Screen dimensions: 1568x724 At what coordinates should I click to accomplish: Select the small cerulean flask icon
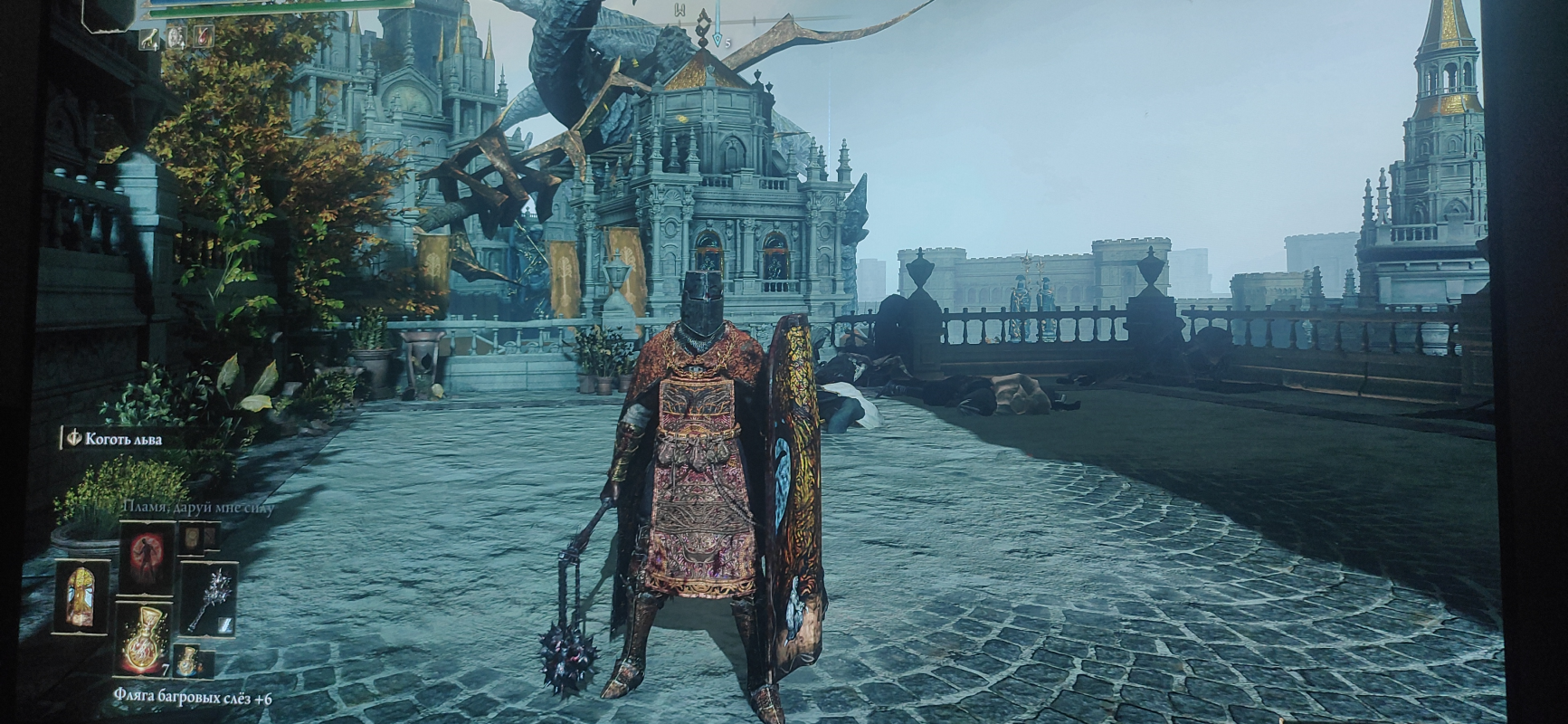187,662
